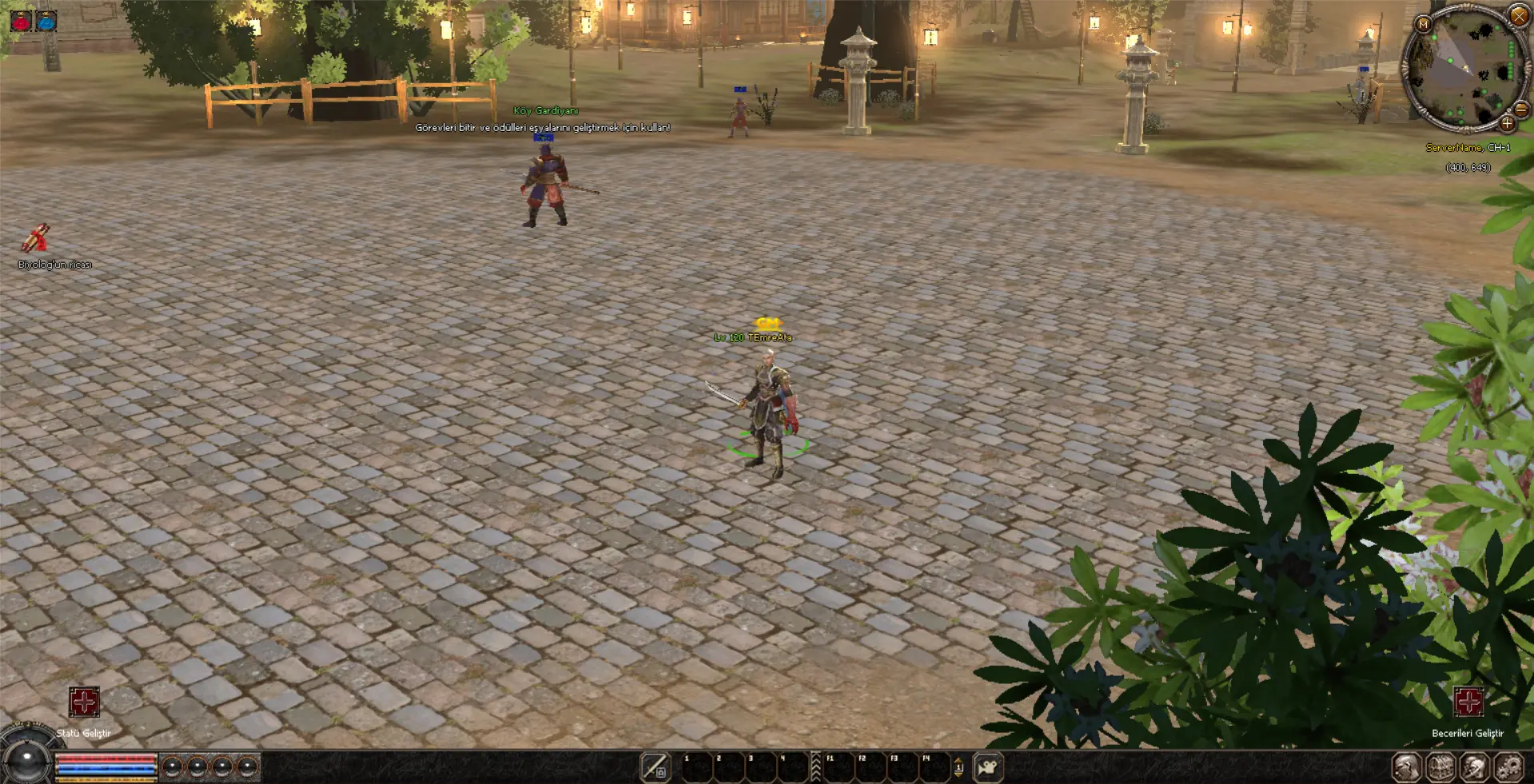Expand the chevron arrows between quickslots
This screenshot has width=1534, height=784.
pos(815,766)
